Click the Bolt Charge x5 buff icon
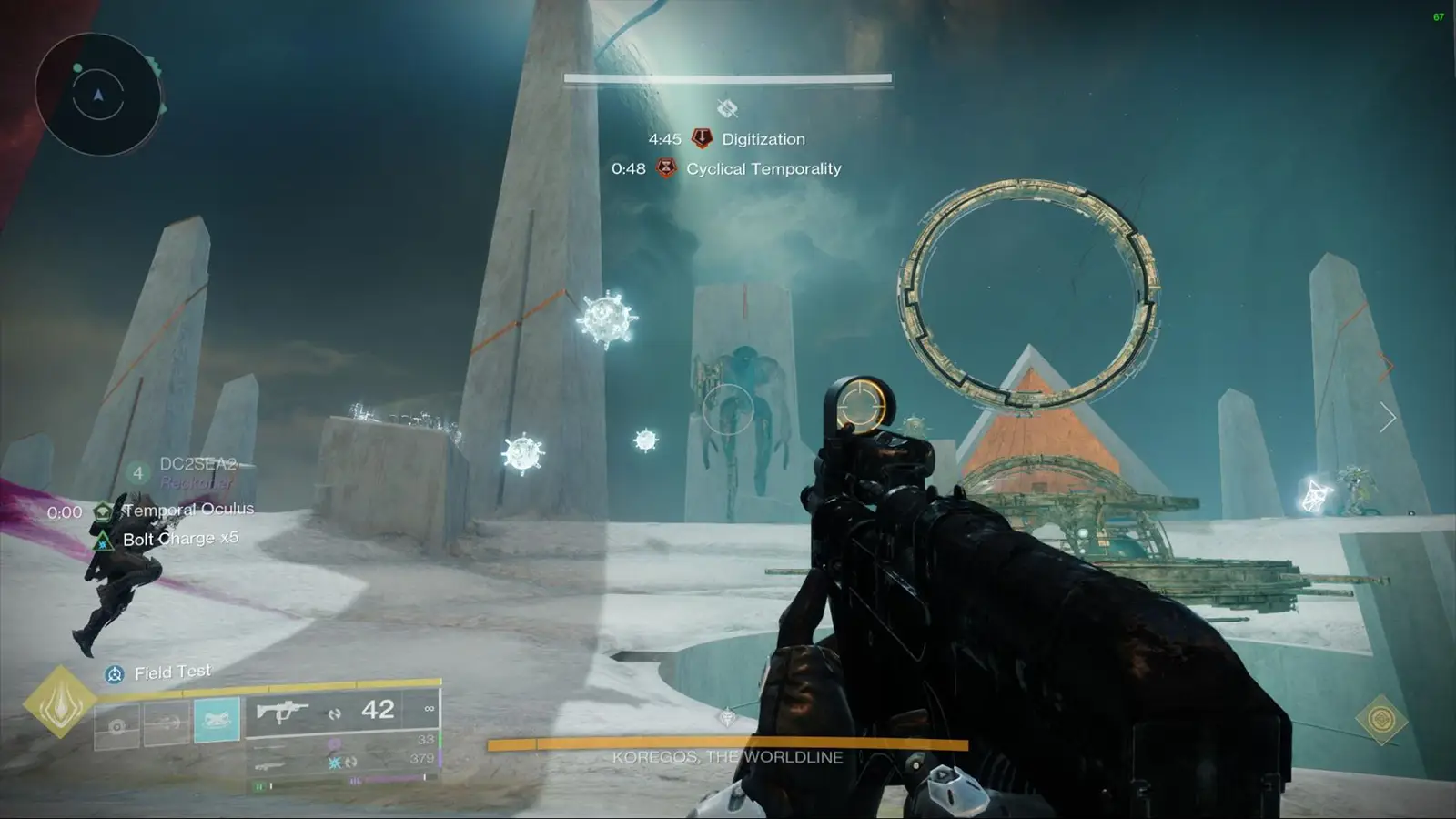1456x819 pixels. [103, 538]
